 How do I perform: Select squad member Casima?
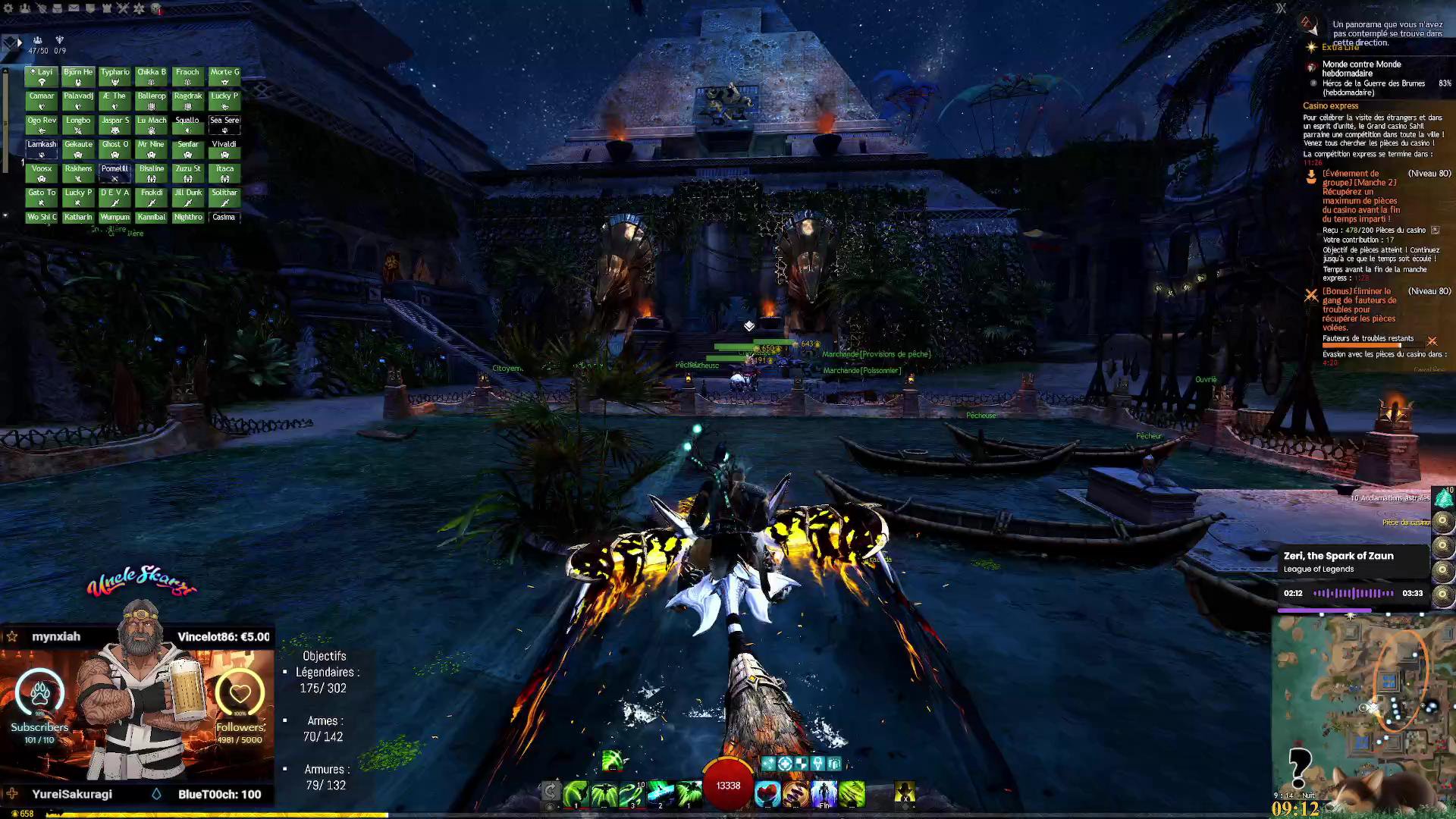224,218
